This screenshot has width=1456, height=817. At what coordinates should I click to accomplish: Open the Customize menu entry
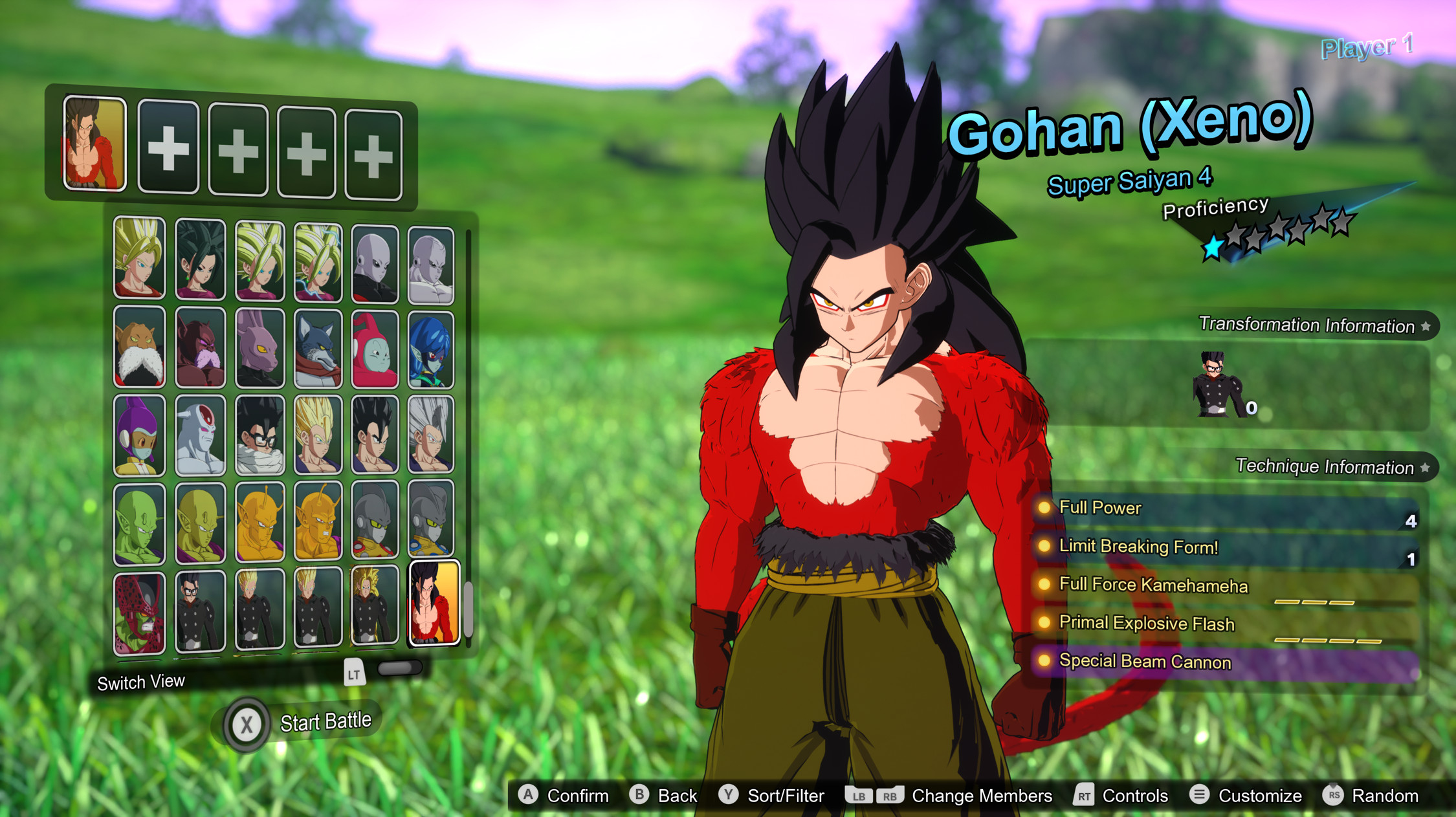(x=1259, y=796)
